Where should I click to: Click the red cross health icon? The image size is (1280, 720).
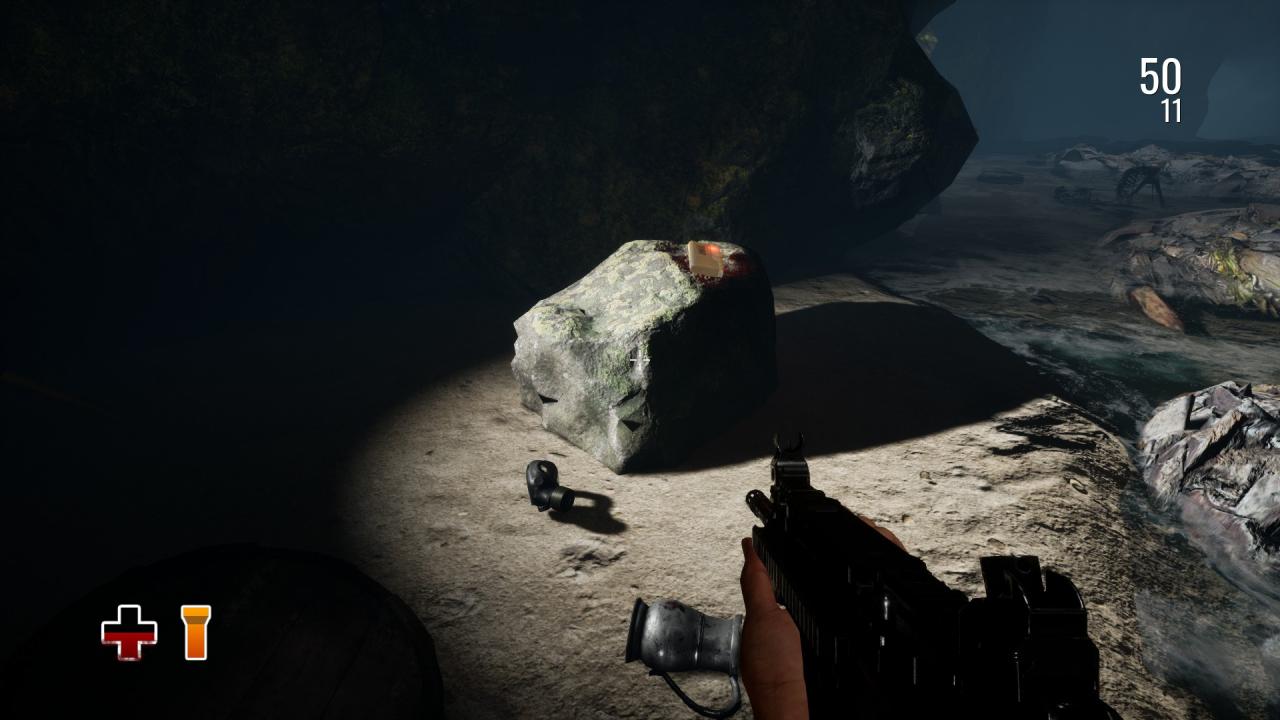pos(129,632)
